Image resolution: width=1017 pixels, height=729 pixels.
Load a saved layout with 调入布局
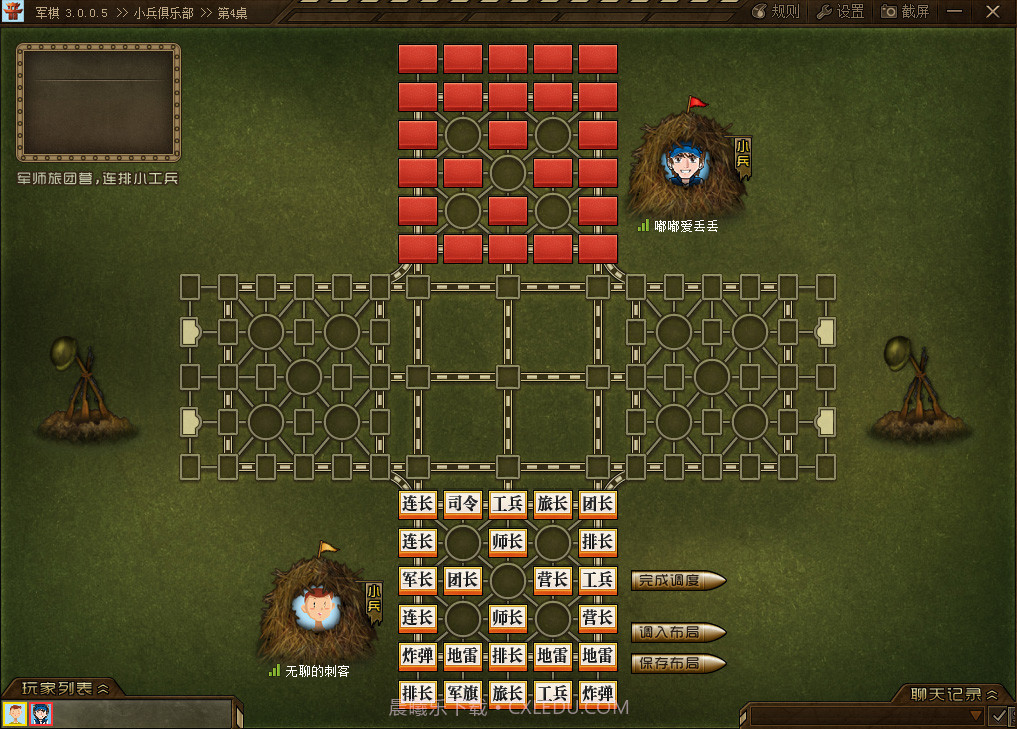tap(678, 632)
